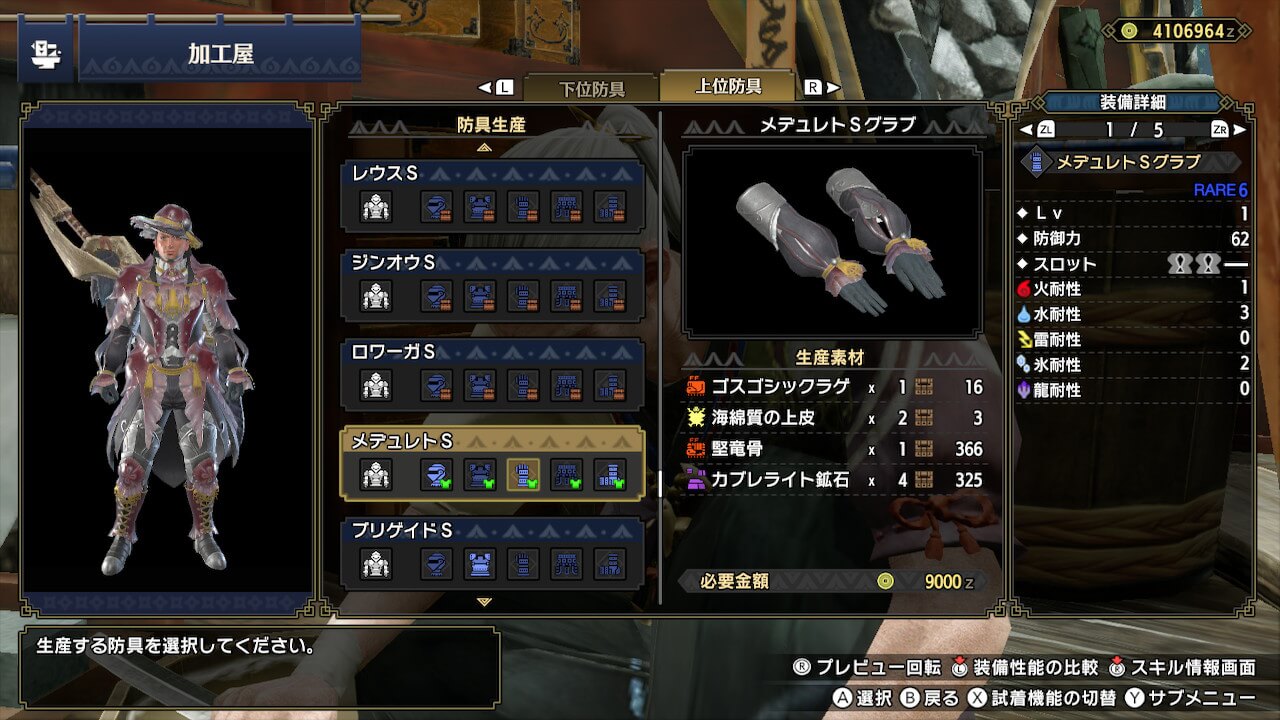The height and width of the screenshot is (720, 1280).
Task: Select the メデュレトS chest armor icon
Action: [480, 475]
